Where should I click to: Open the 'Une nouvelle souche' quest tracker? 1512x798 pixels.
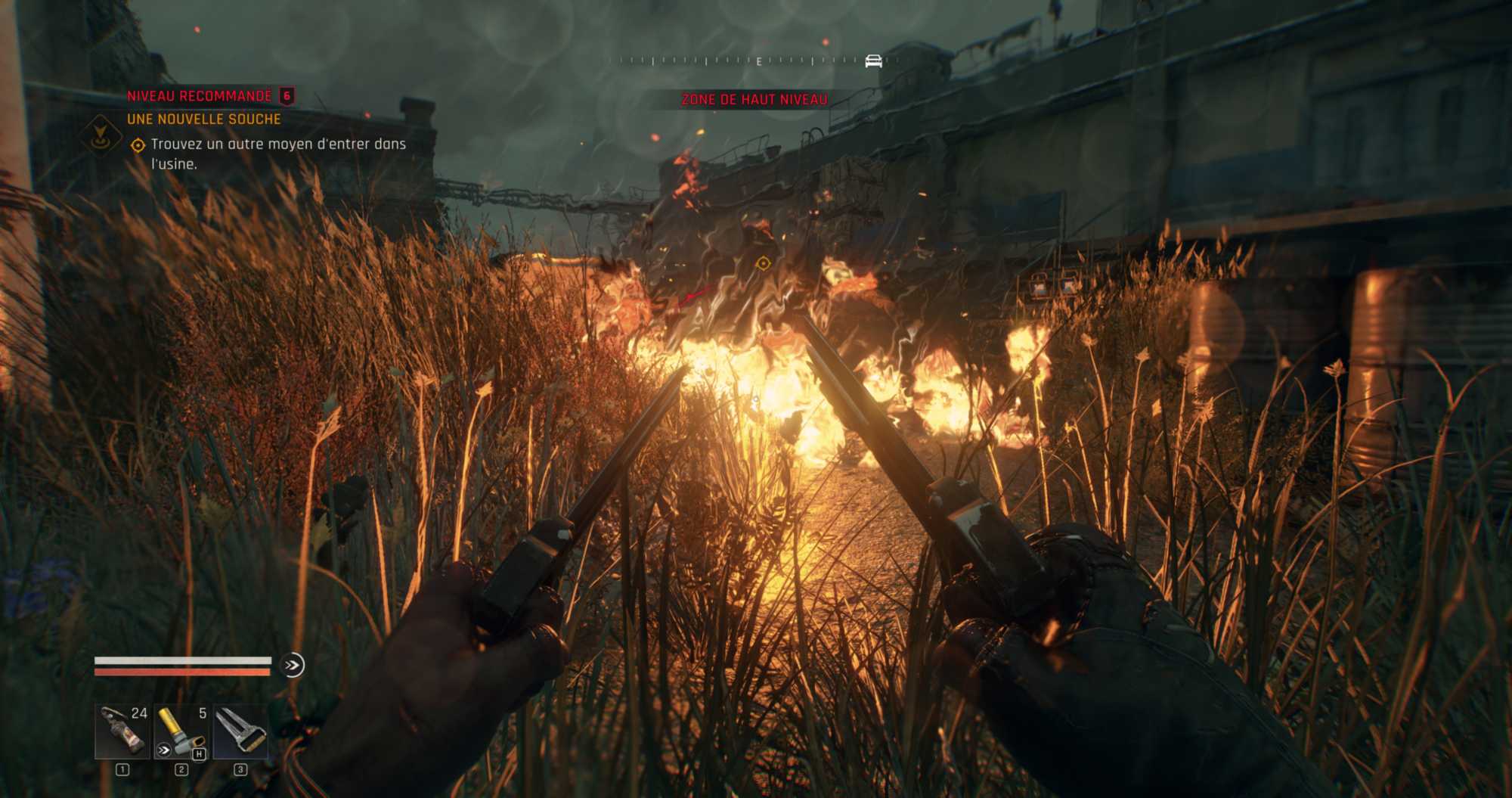tap(204, 119)
